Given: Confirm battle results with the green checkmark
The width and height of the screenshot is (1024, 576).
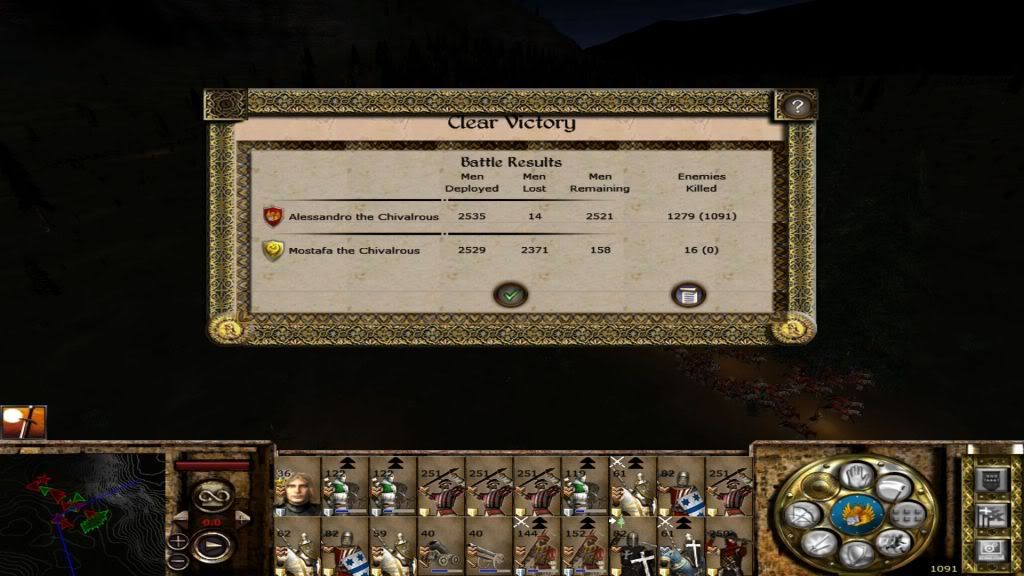Looking at the screenshot, I should point(510,294).
